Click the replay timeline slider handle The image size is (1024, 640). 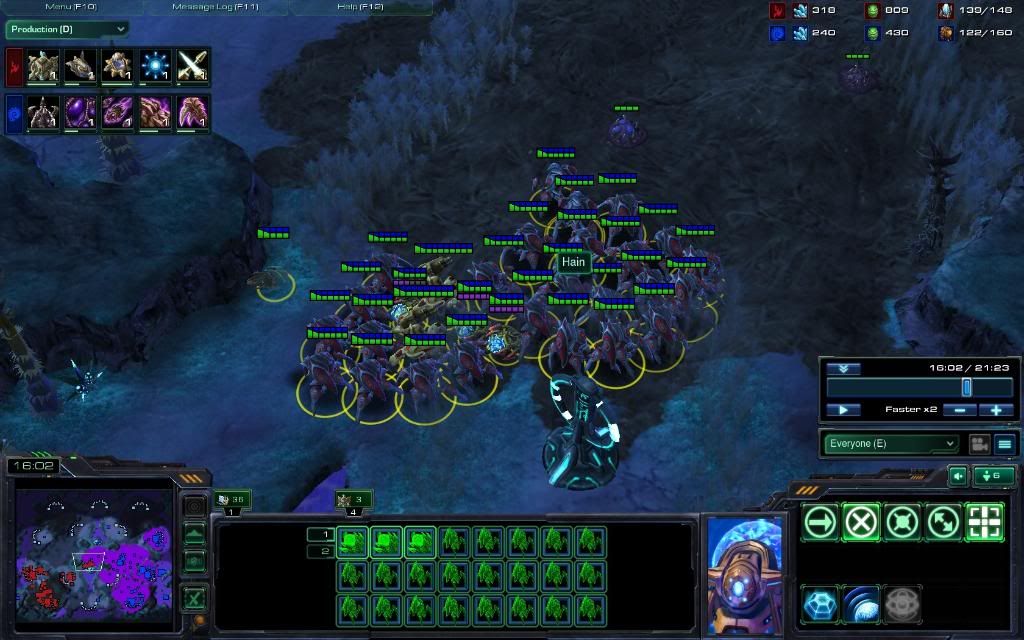click(966, 387)
